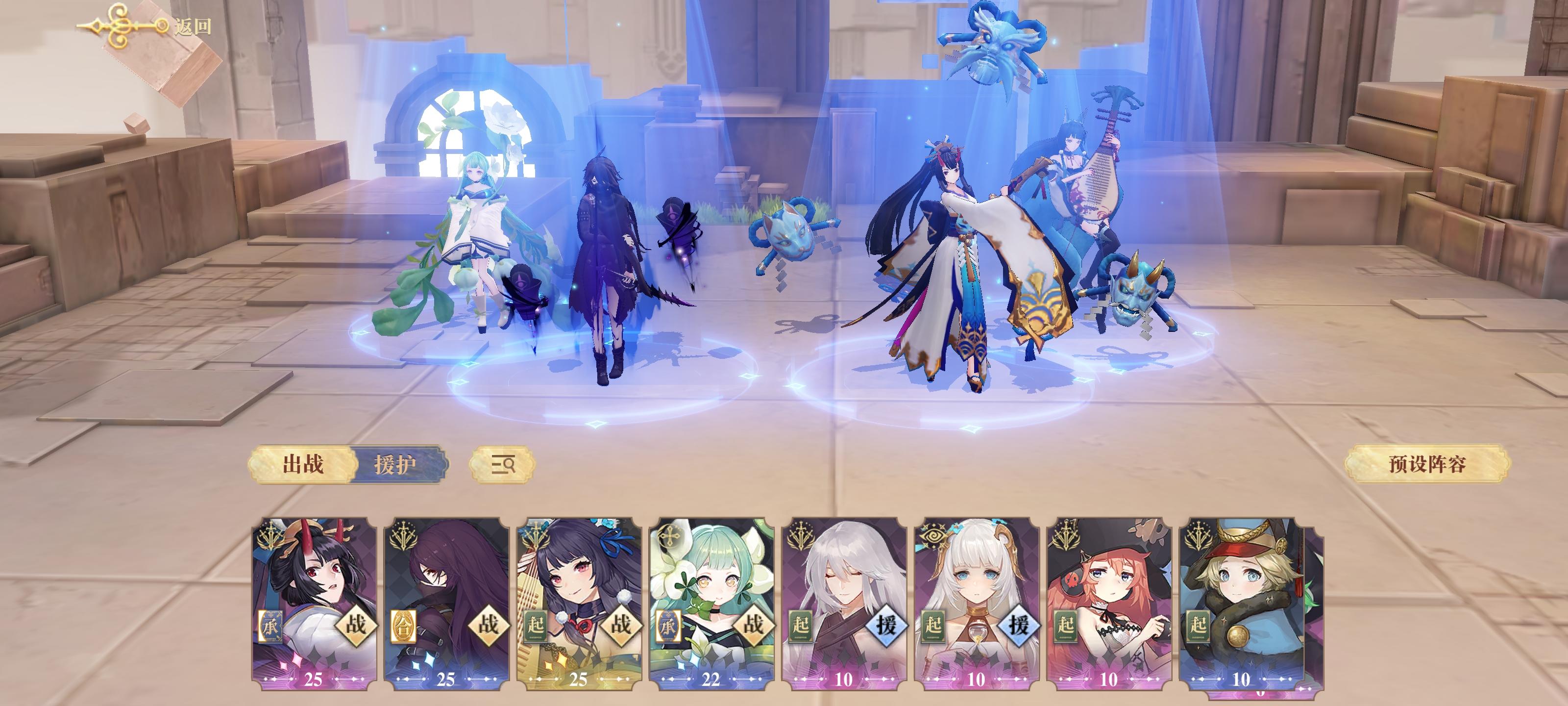Viewport: 1568px width, 706px height.
Task: Click the 返回 back text
Action: (x=196, y=27)
